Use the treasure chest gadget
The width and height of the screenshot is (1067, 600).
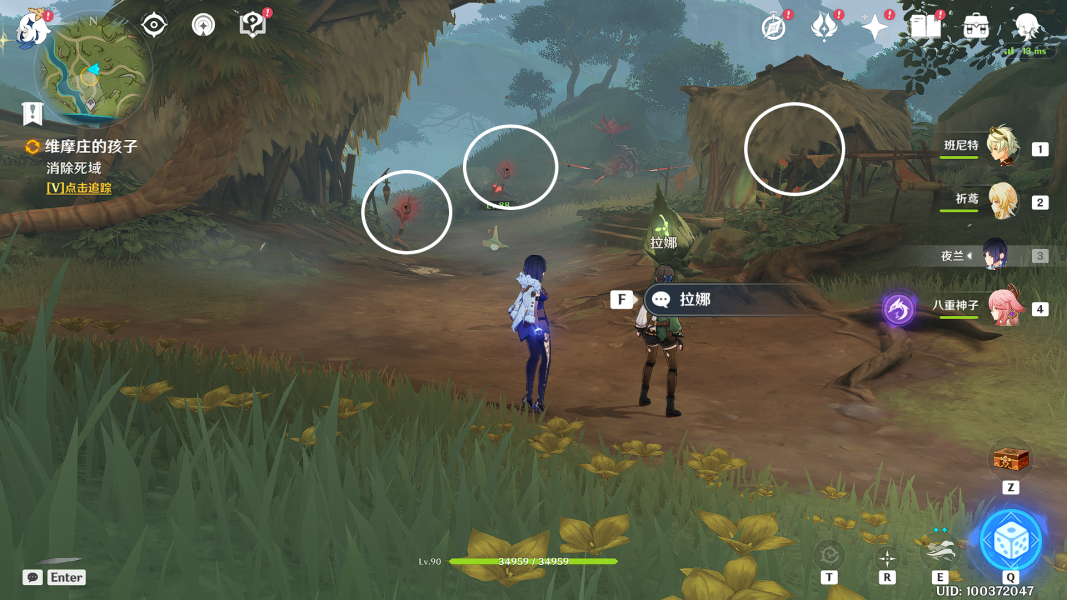tap(1010, 460)
